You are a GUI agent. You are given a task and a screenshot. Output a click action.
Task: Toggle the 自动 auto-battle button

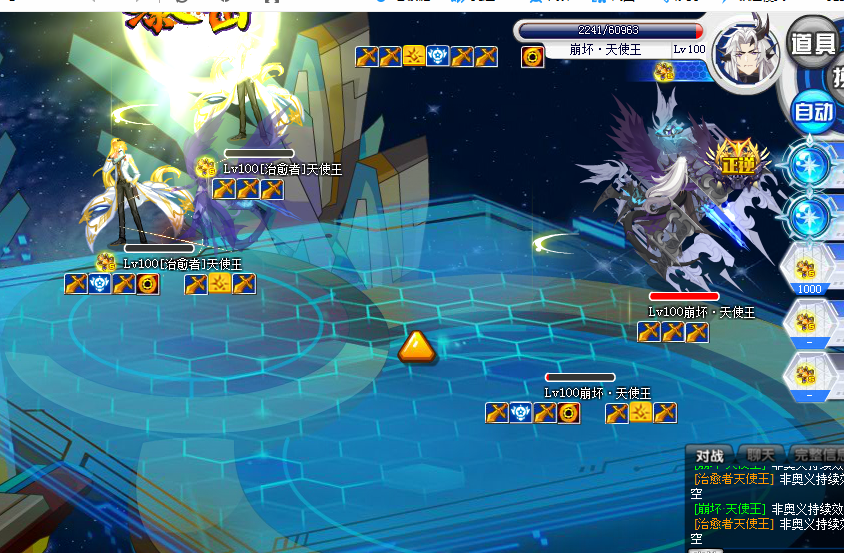(814, 111)
